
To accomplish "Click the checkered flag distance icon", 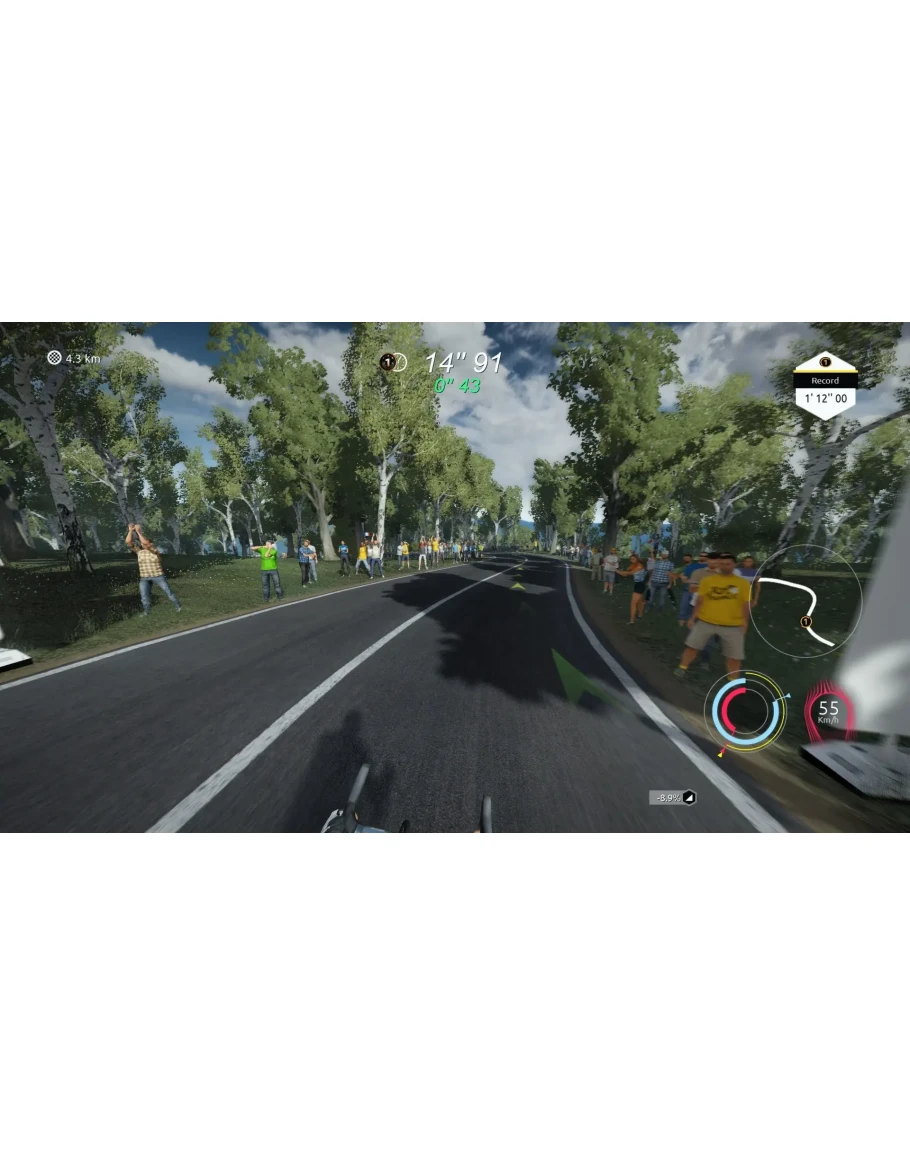I will pyautogui.click(x=54, y=357).
